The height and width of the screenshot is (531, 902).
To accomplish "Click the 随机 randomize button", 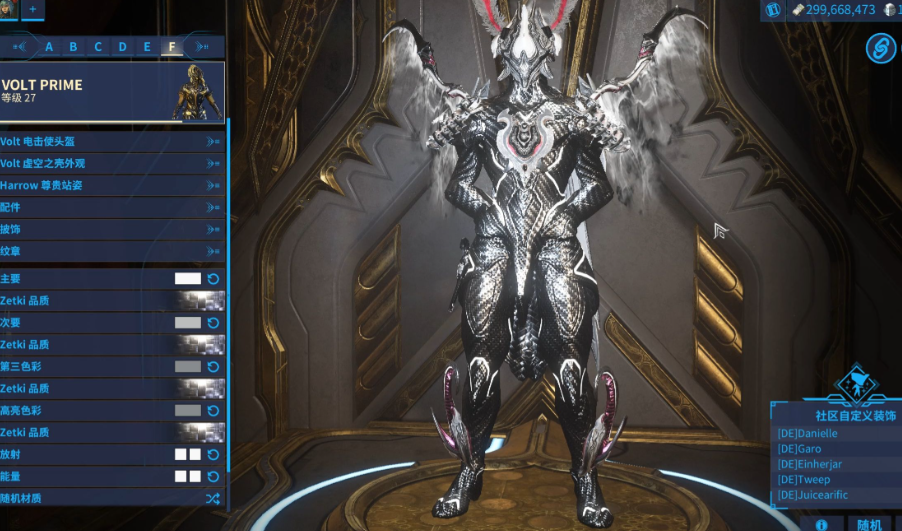I will pos(869,524).
